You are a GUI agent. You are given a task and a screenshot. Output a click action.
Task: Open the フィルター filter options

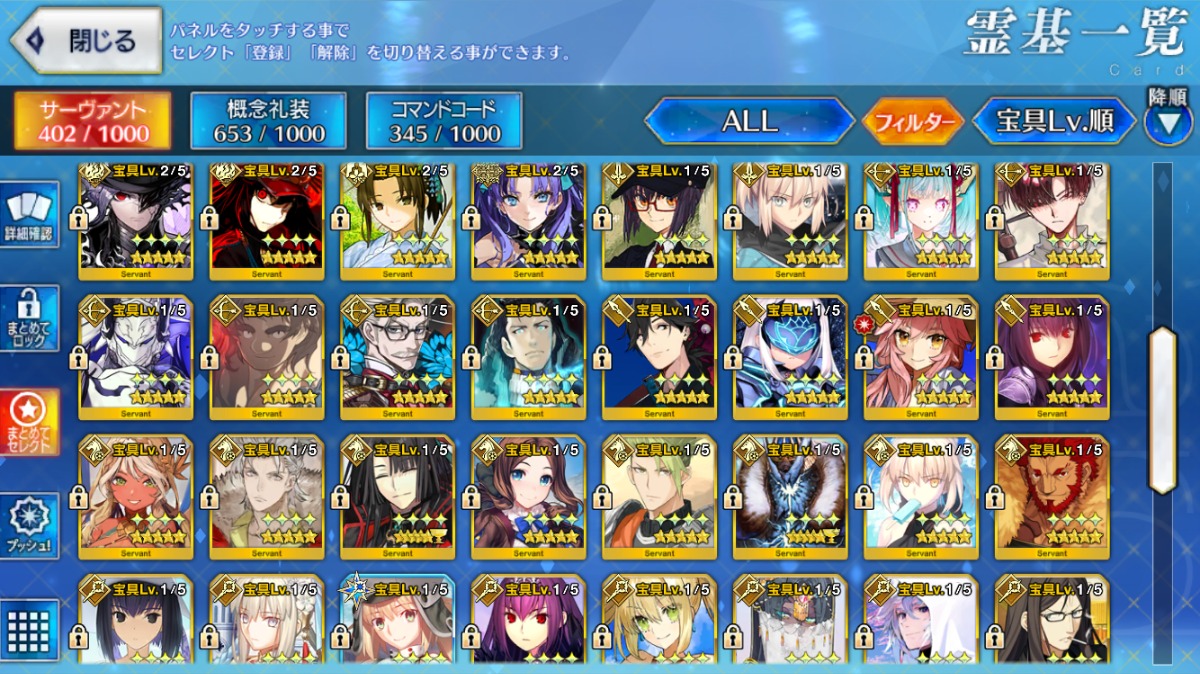click(x=913, y=122)
